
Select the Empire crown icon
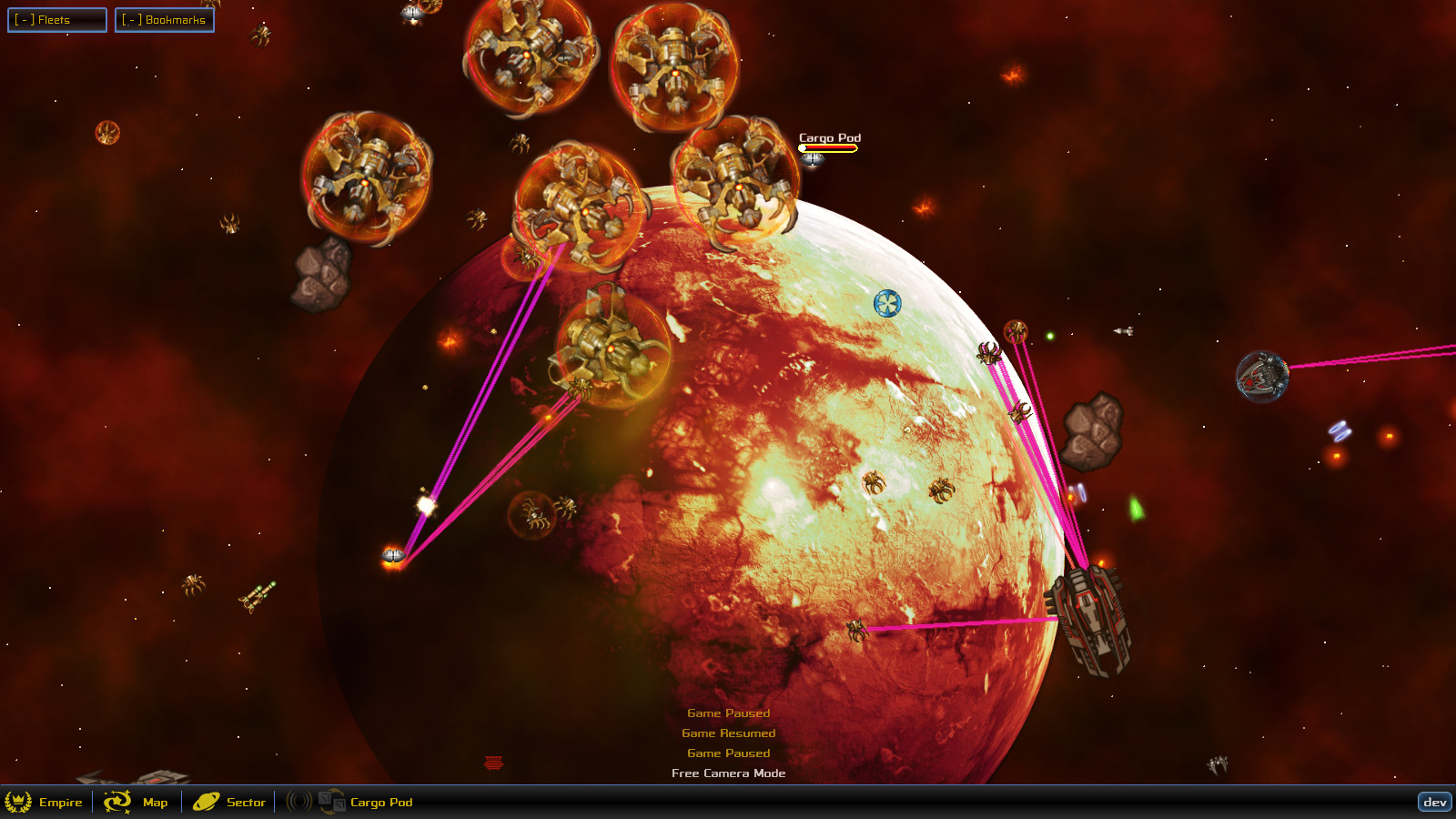click(x=20, y=803)
